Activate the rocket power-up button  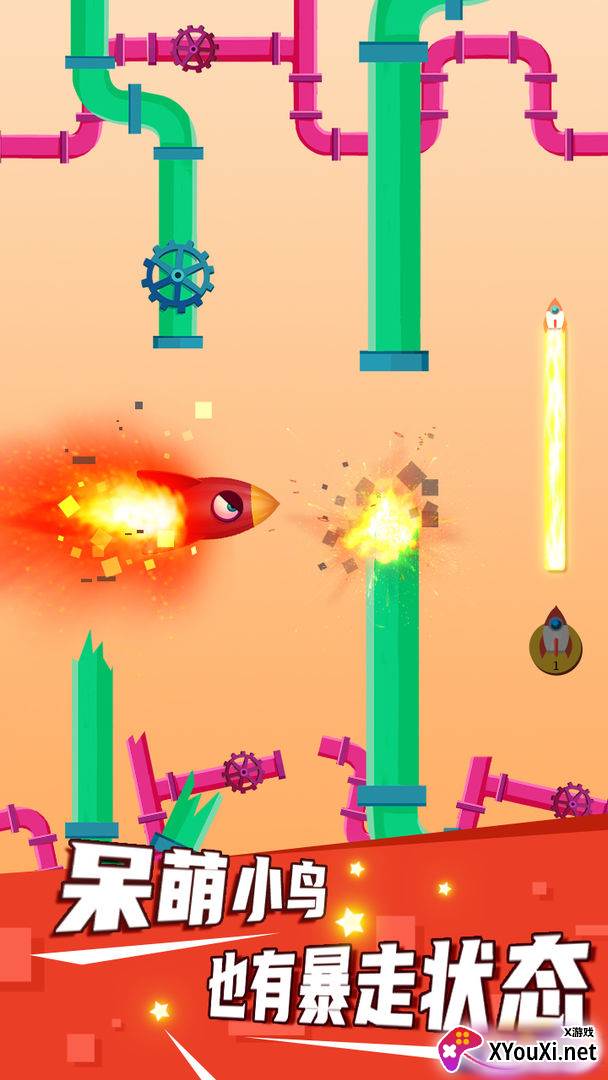point(555,642)
